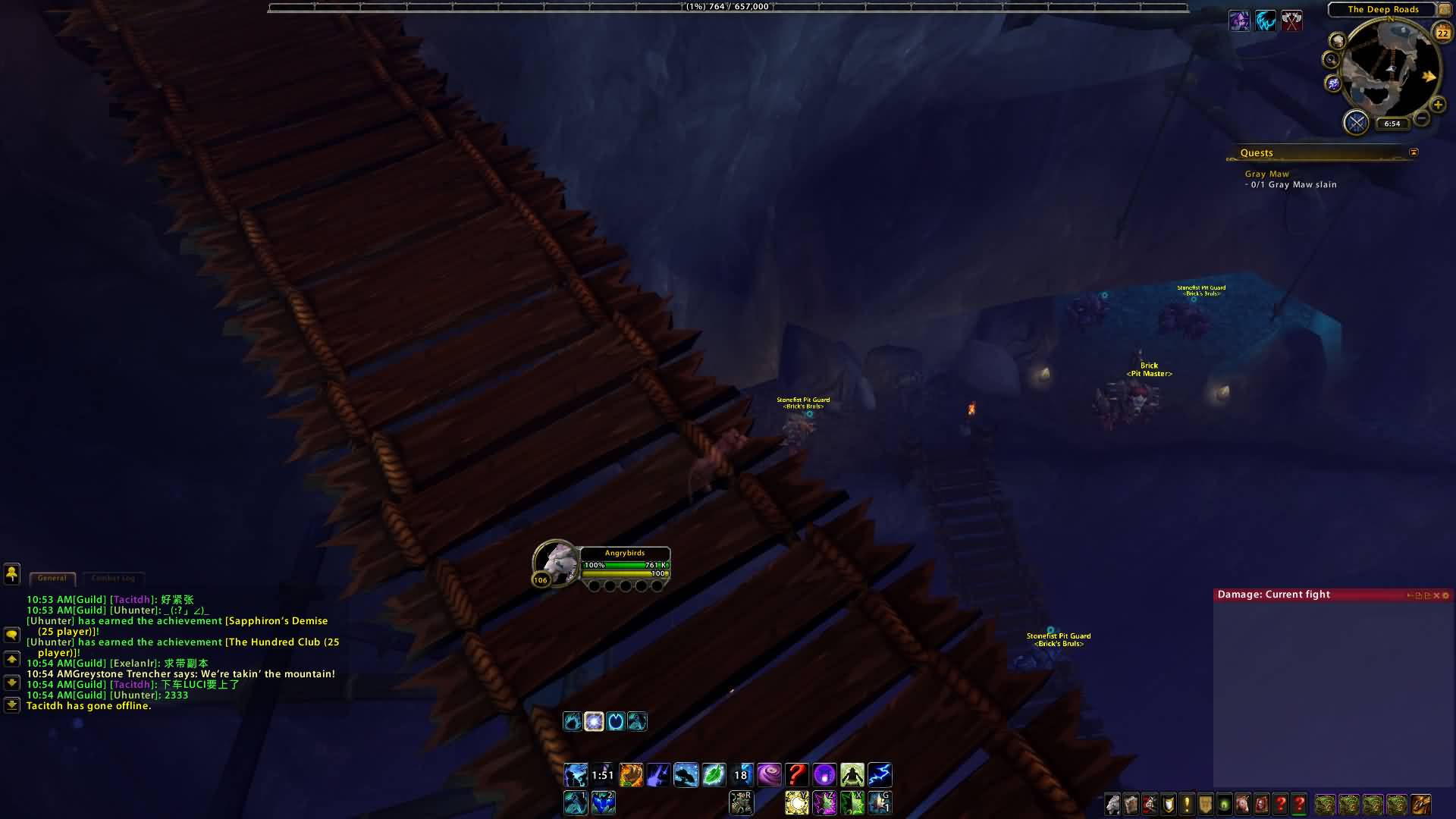The width and height of the screenshot is (1456, 819).
Task: Click the Angrybirds player portrait
Action: pos(556,563)
